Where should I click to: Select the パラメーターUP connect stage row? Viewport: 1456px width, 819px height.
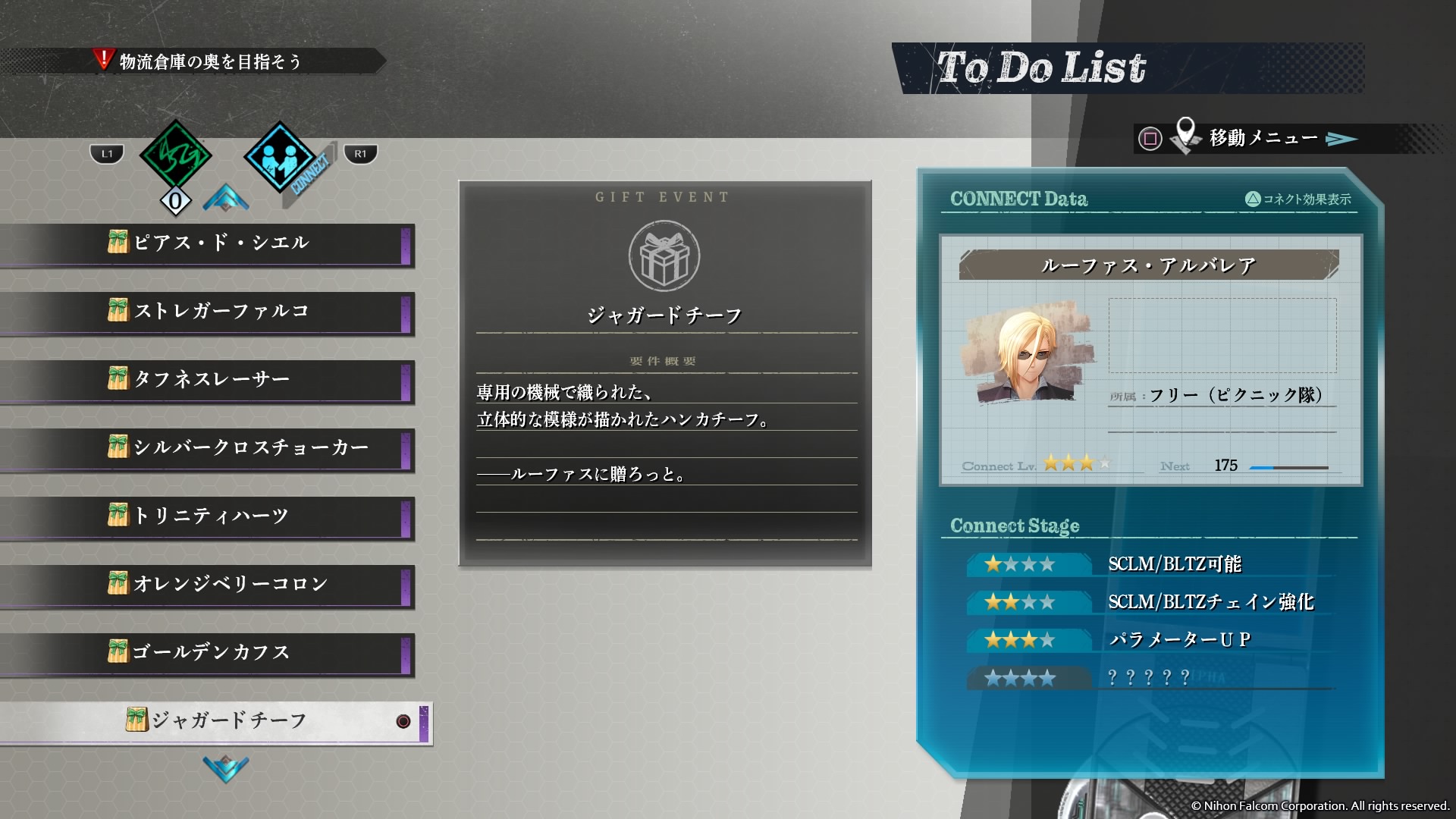pos(1150,640)
